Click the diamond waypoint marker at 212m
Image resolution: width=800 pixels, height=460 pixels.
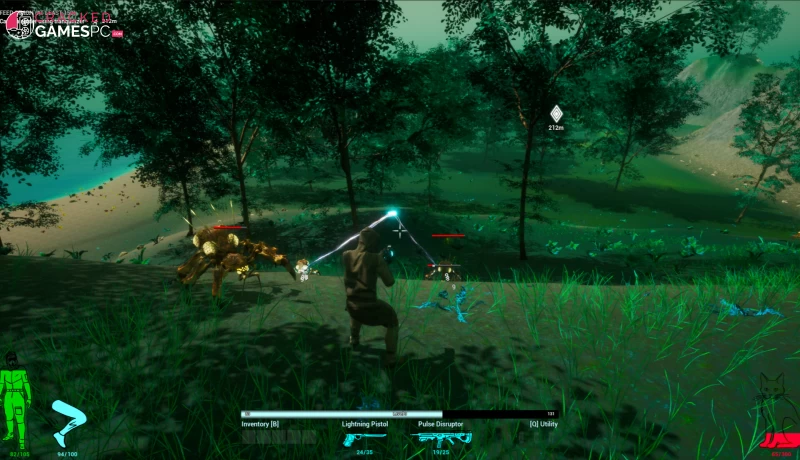pos(556,114)
